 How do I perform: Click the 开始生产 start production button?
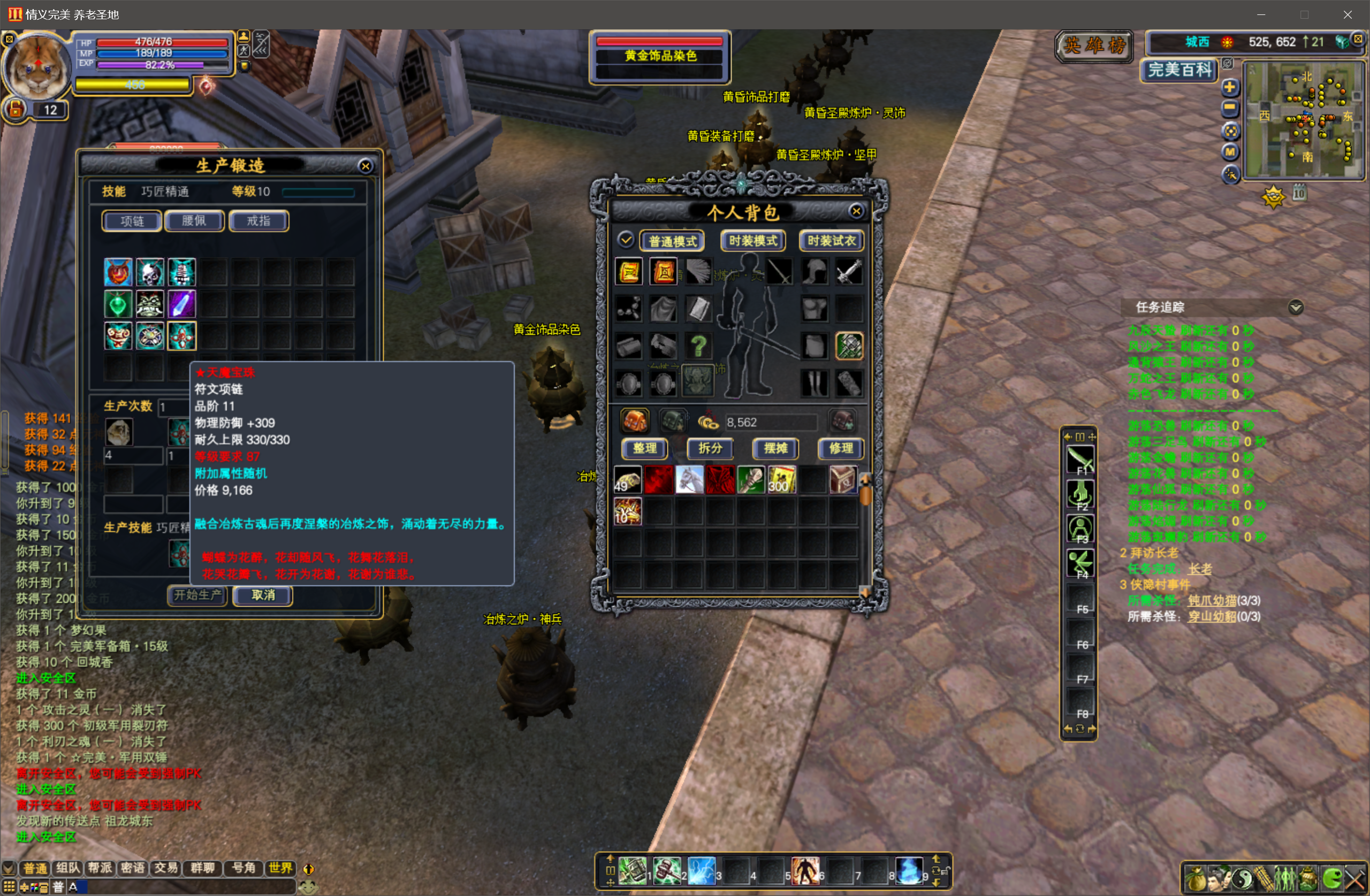(197, 595)
